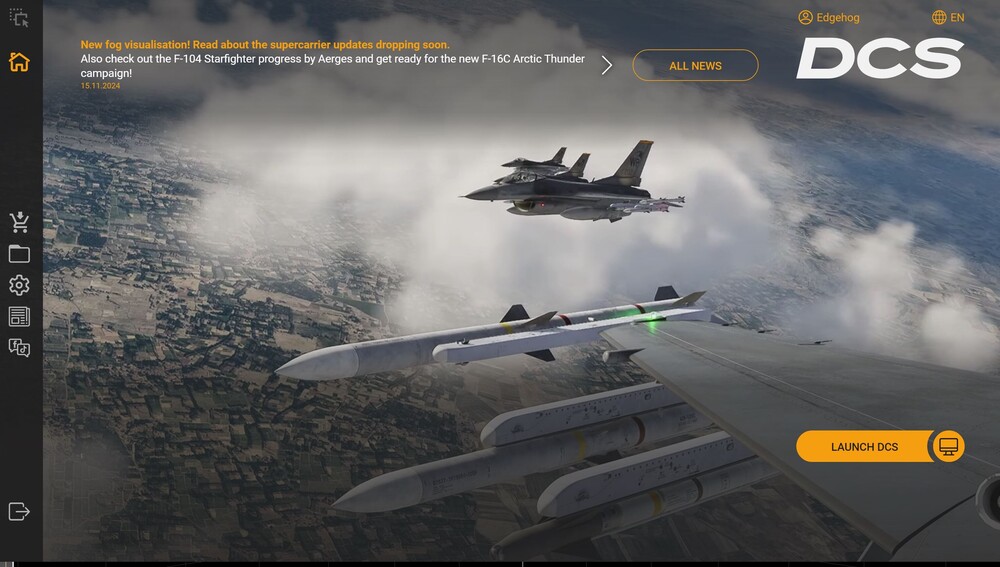Open the shopping cart store

pyautogui.click(x=19, y=222)
